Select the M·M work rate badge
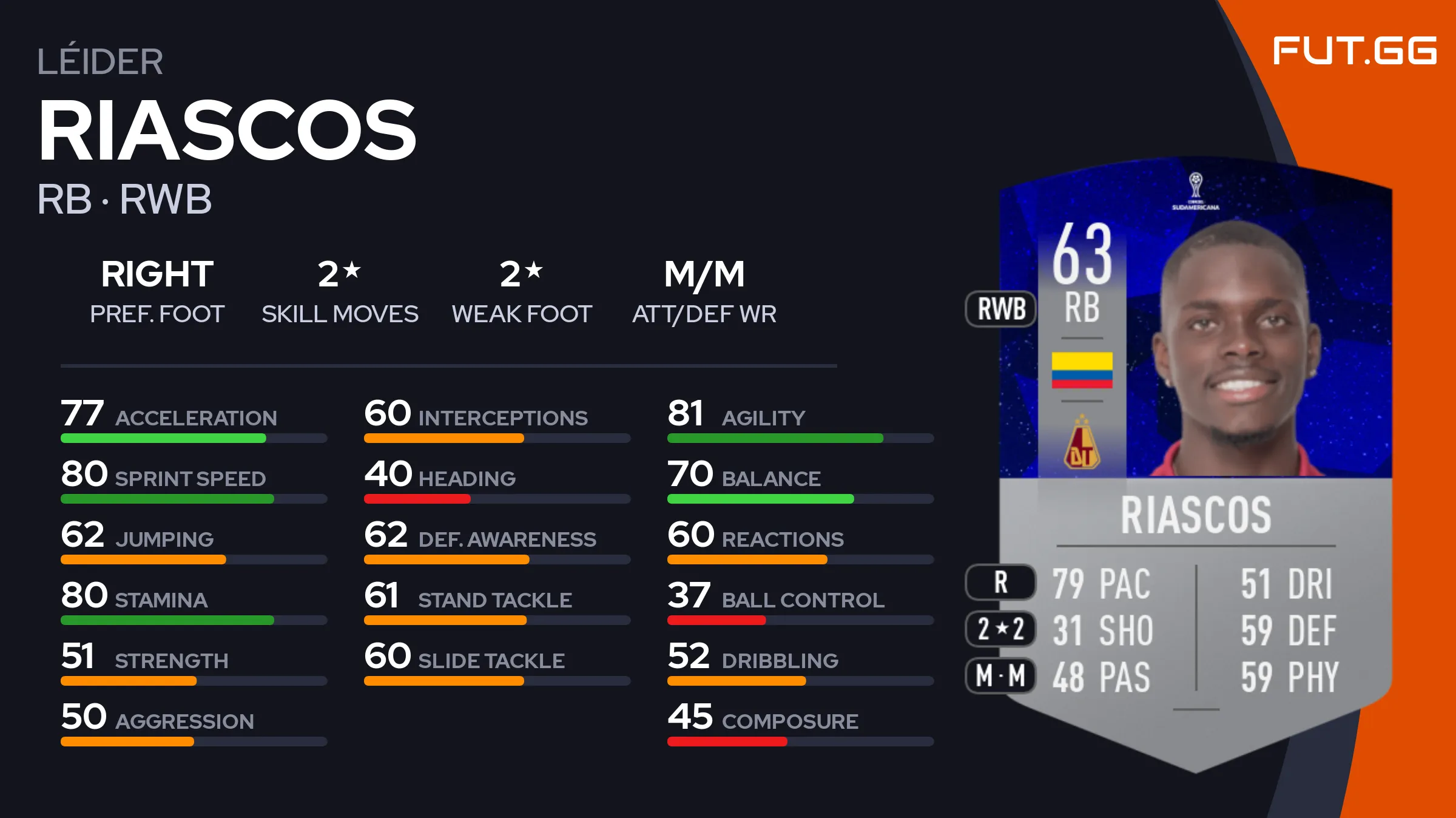This screenshot has width=1456, height=818. coord(1001,675)
